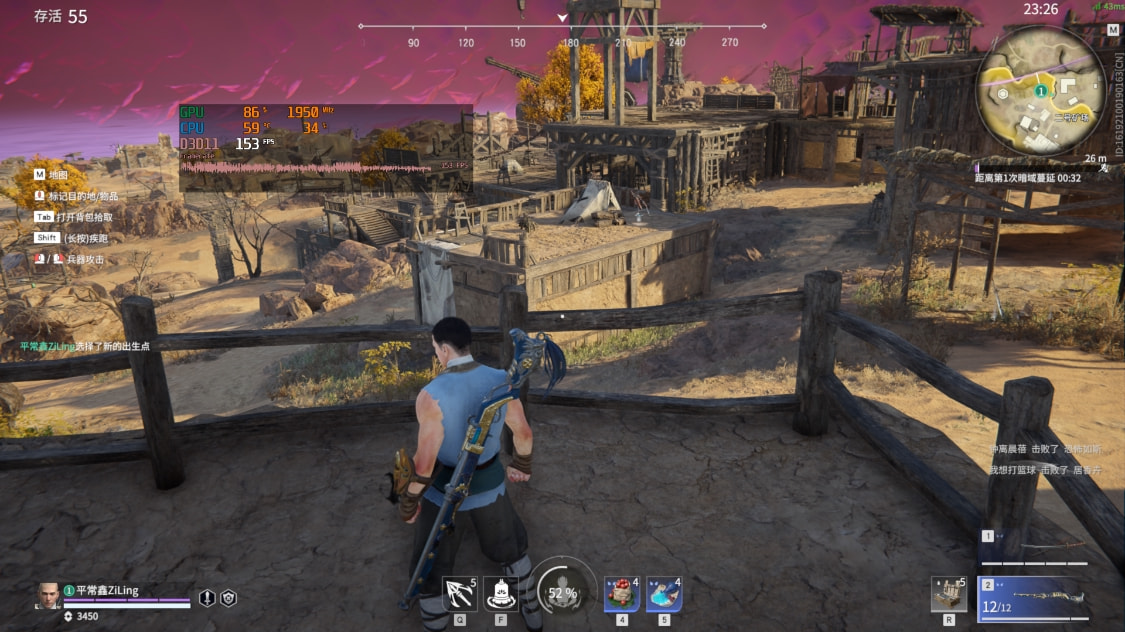Open the circular minimap
The image size is (1125, 632).
tap(1041, 92)
